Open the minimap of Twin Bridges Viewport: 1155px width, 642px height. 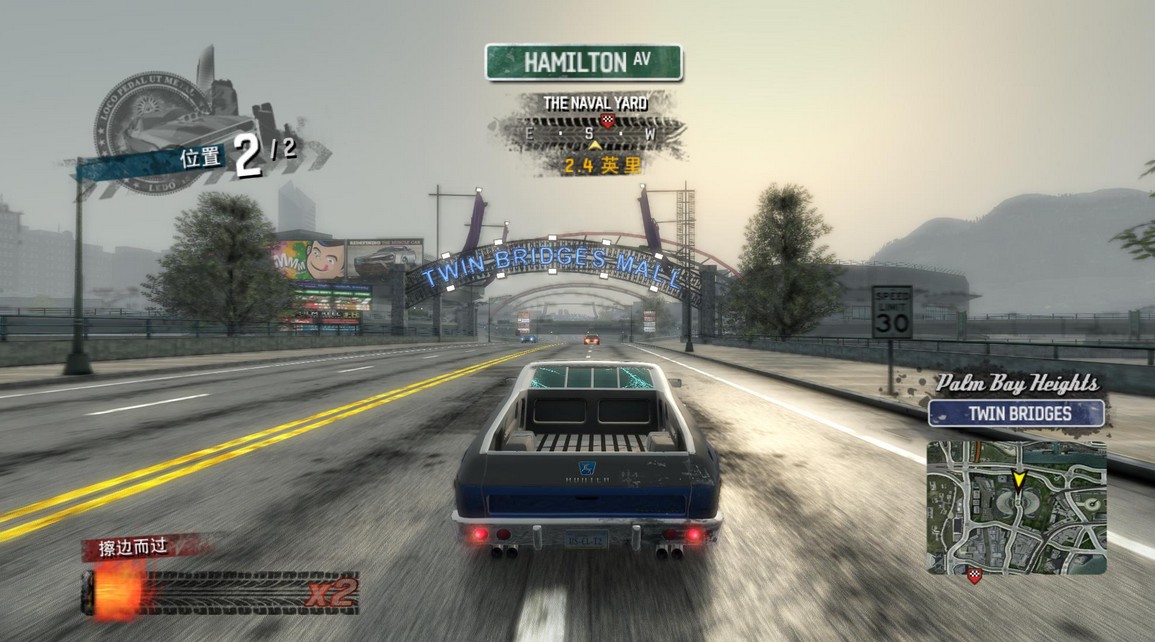1016,506
